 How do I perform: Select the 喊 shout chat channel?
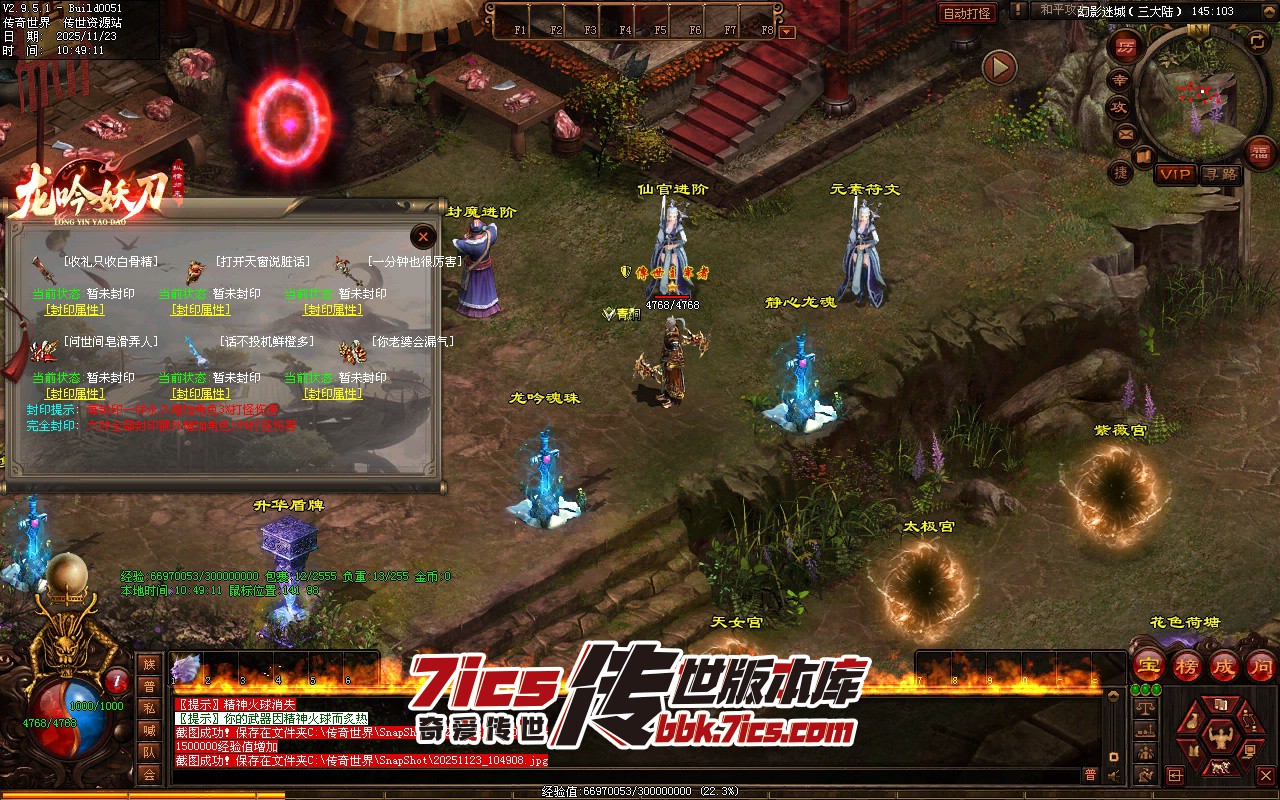coord(149,730)
